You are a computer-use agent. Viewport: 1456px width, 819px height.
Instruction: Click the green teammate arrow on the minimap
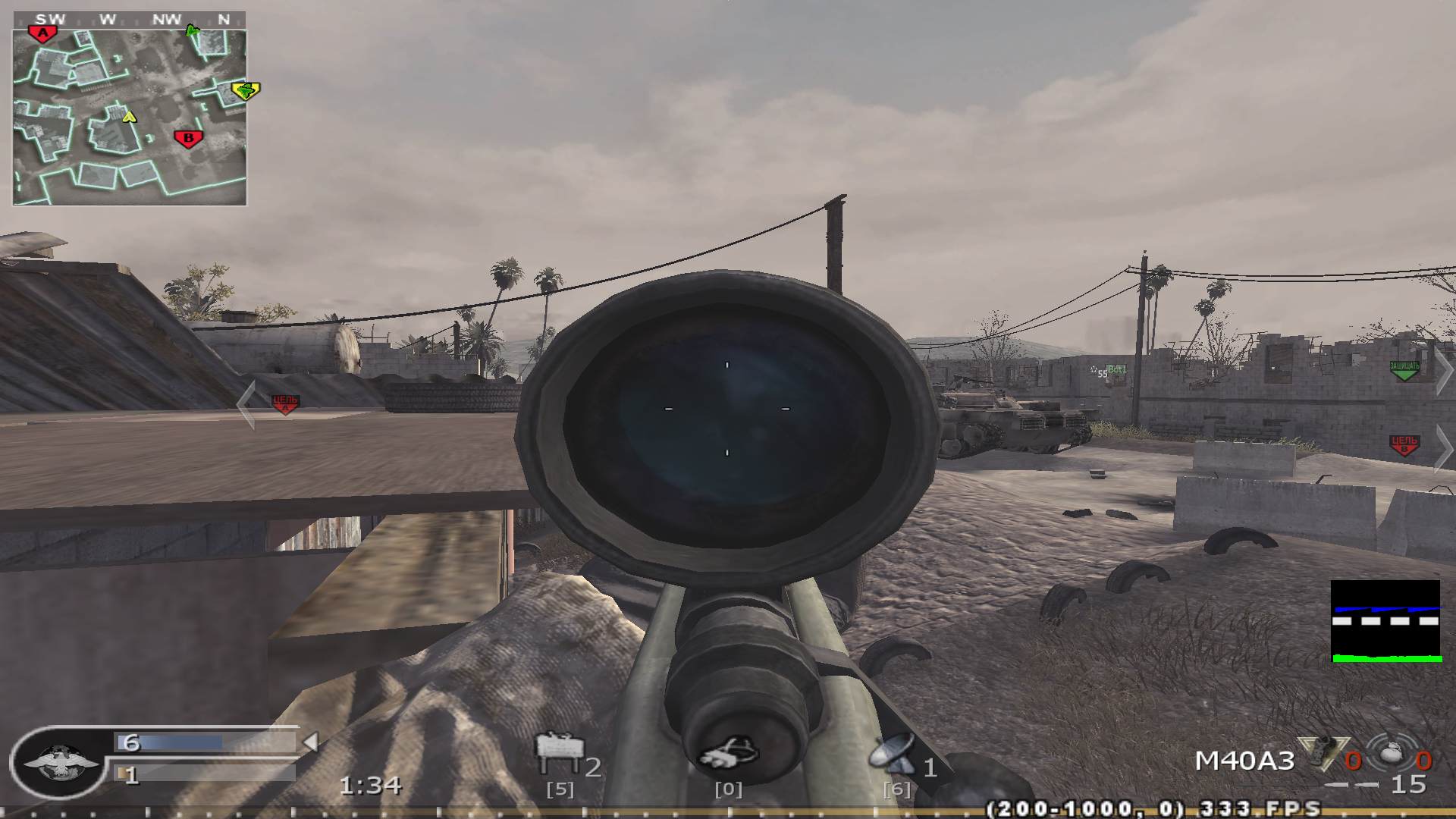(190, 31)
